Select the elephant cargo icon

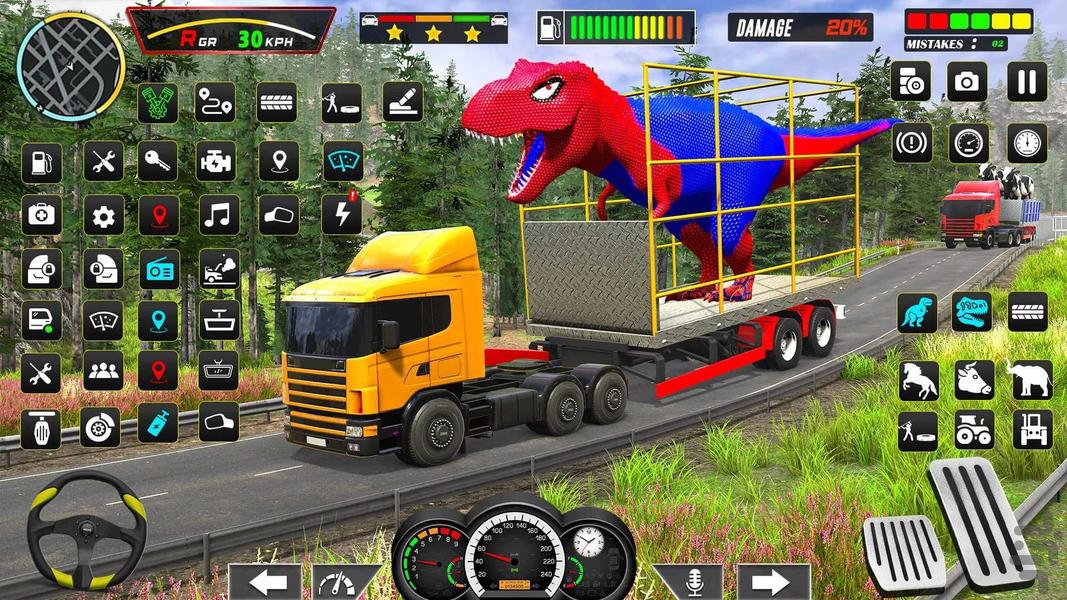[1030, 380]
